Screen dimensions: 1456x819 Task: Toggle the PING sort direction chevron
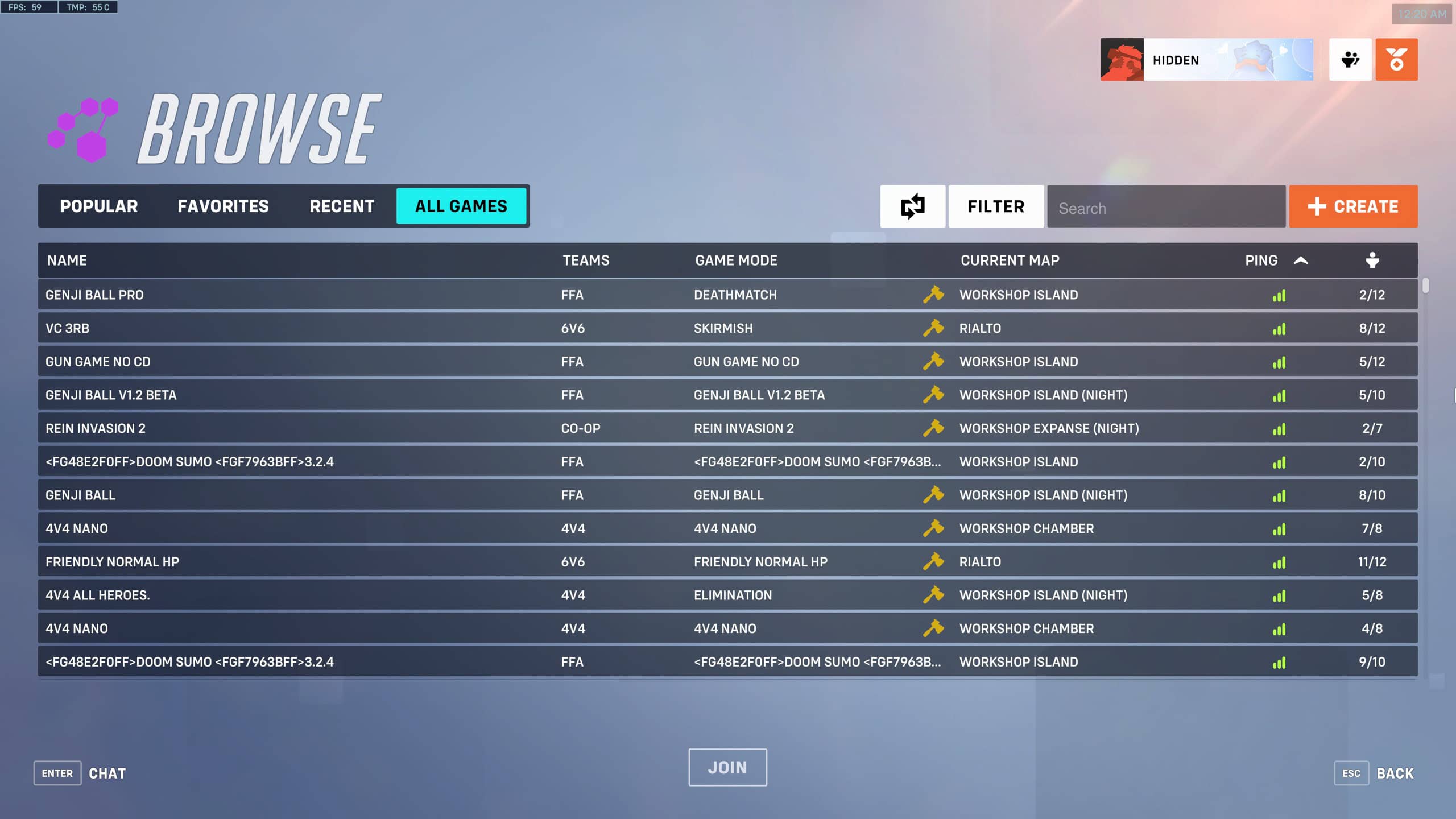tap(1301, 260)
